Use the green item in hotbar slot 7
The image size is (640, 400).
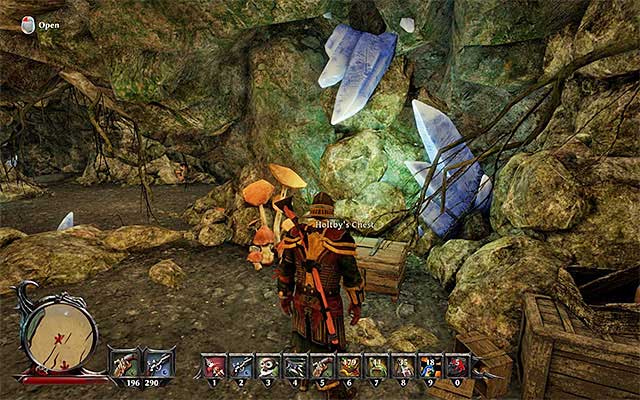377,366
